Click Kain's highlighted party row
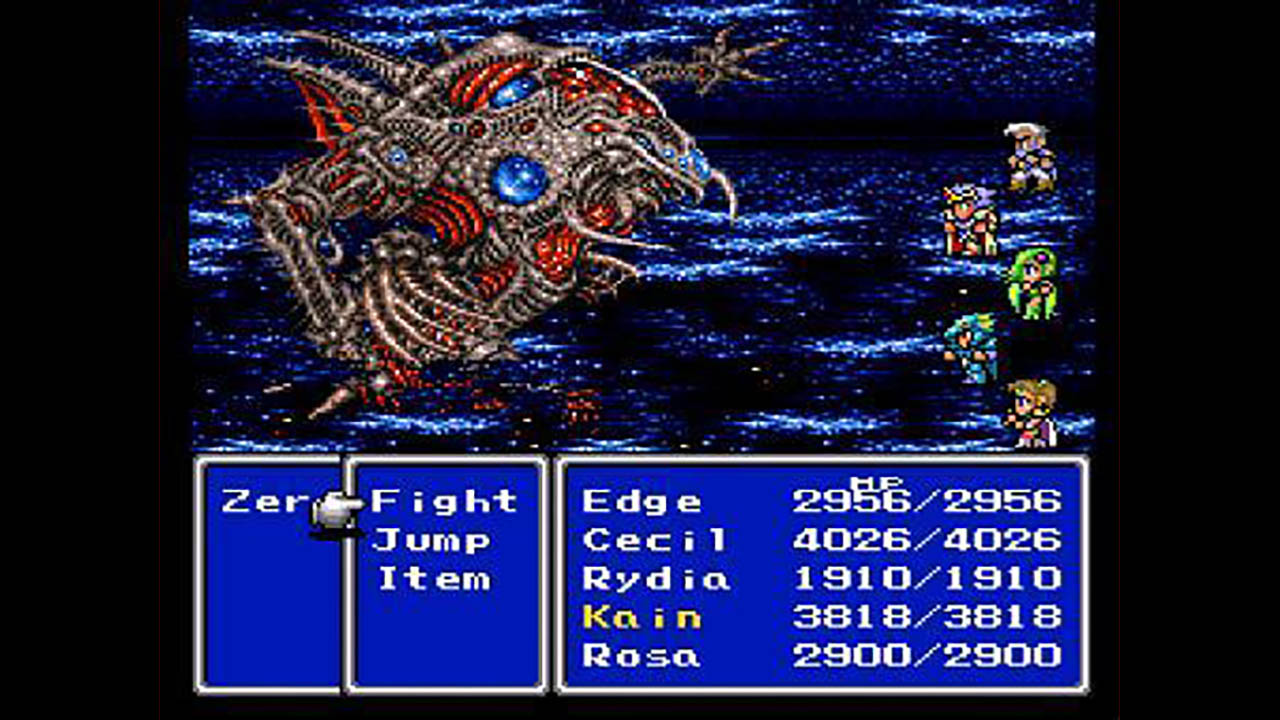The height and width of the screenshot is (720, 1280). 642,617
